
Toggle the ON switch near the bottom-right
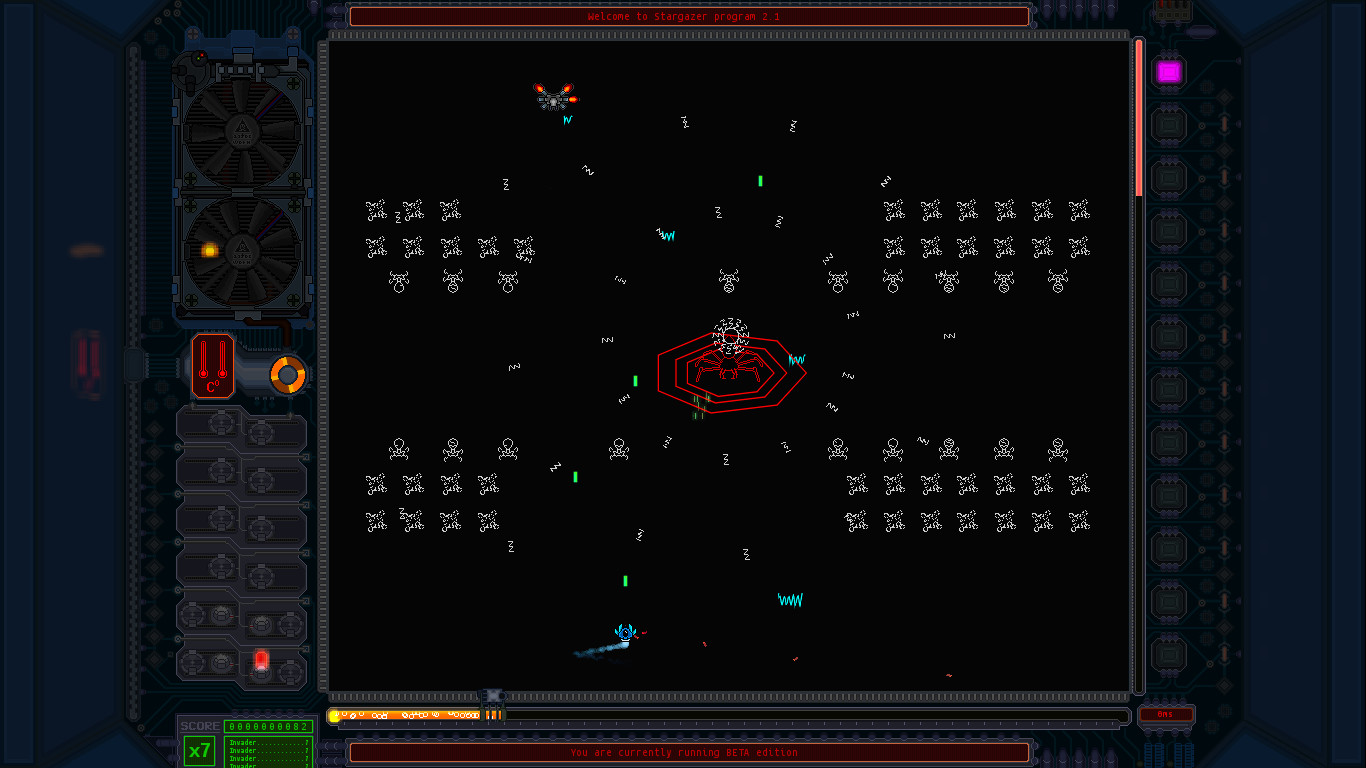point(1166,716)
